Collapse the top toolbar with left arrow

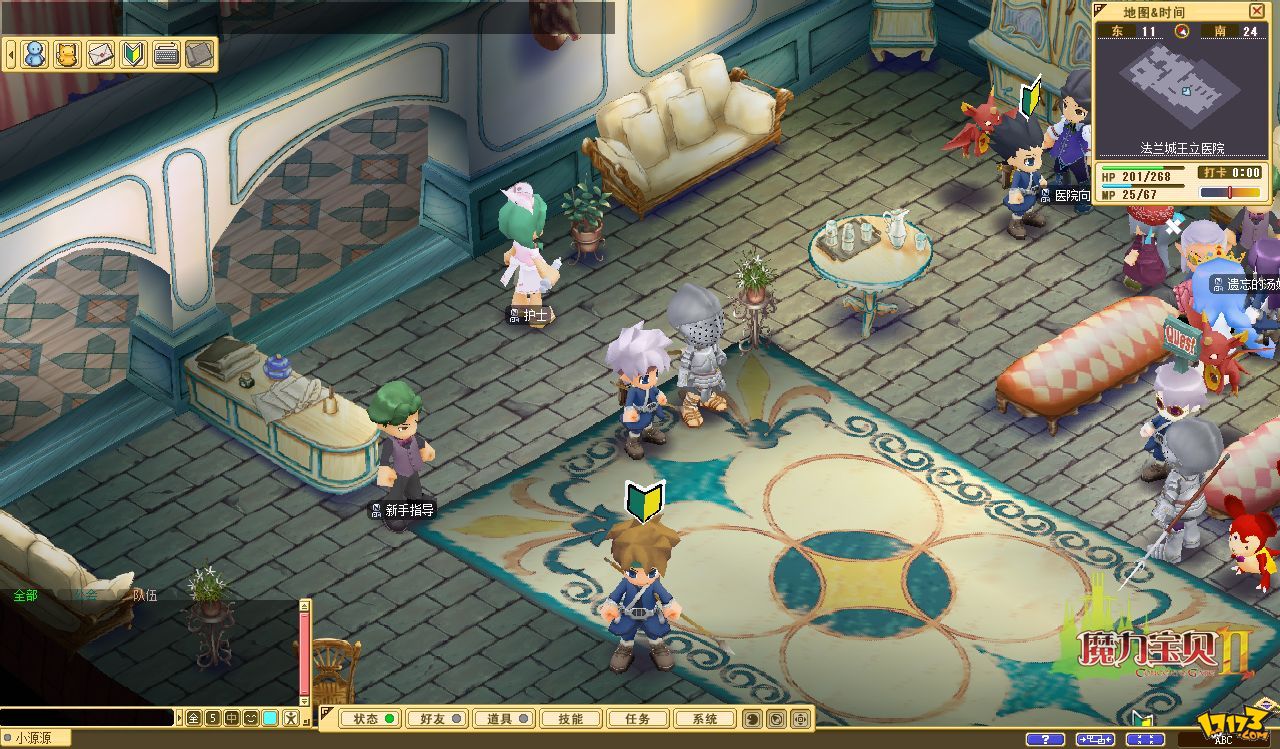[x=10, y=53]
